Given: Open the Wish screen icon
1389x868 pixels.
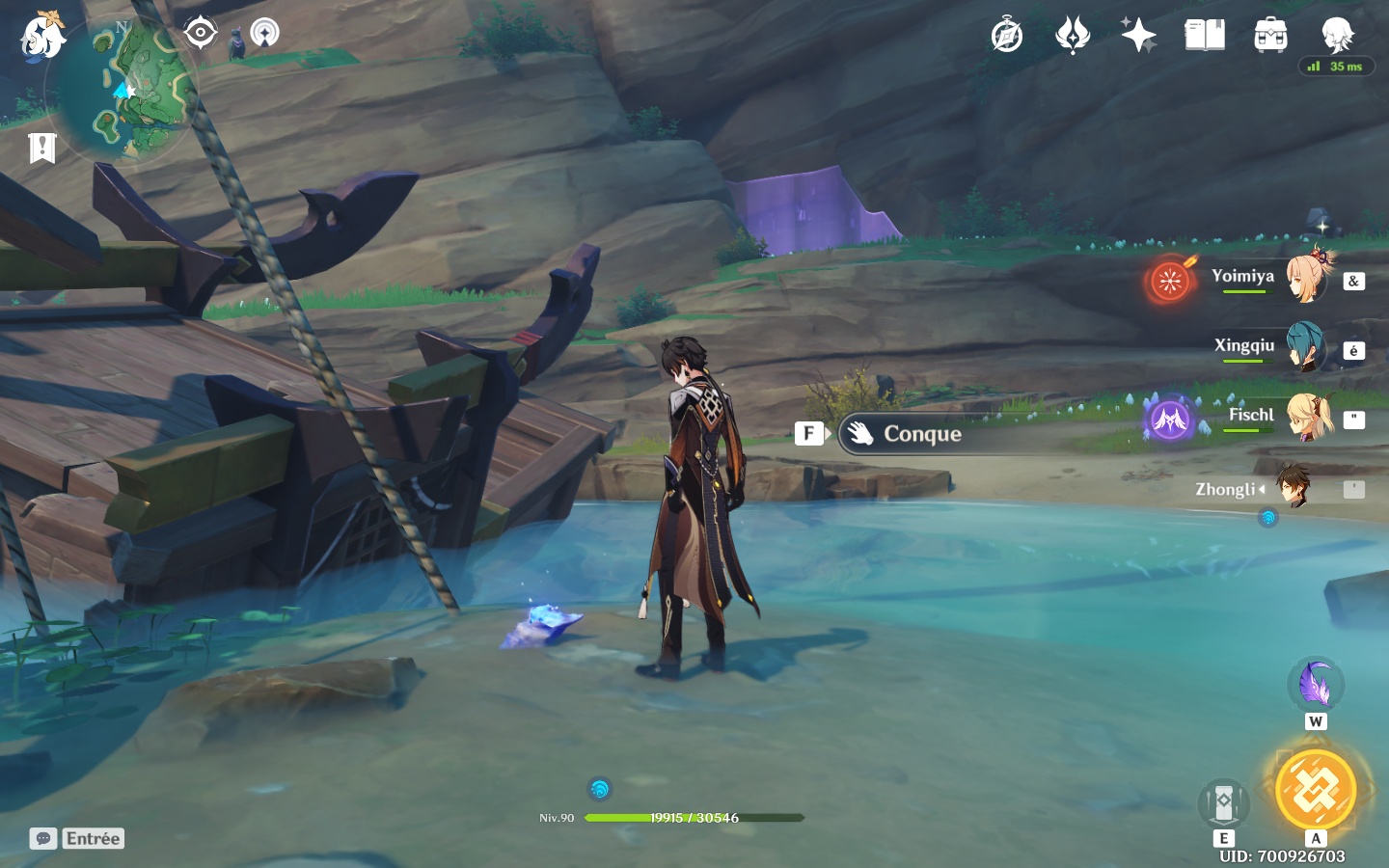Looking at the screenshot, I should (1072, 37).
